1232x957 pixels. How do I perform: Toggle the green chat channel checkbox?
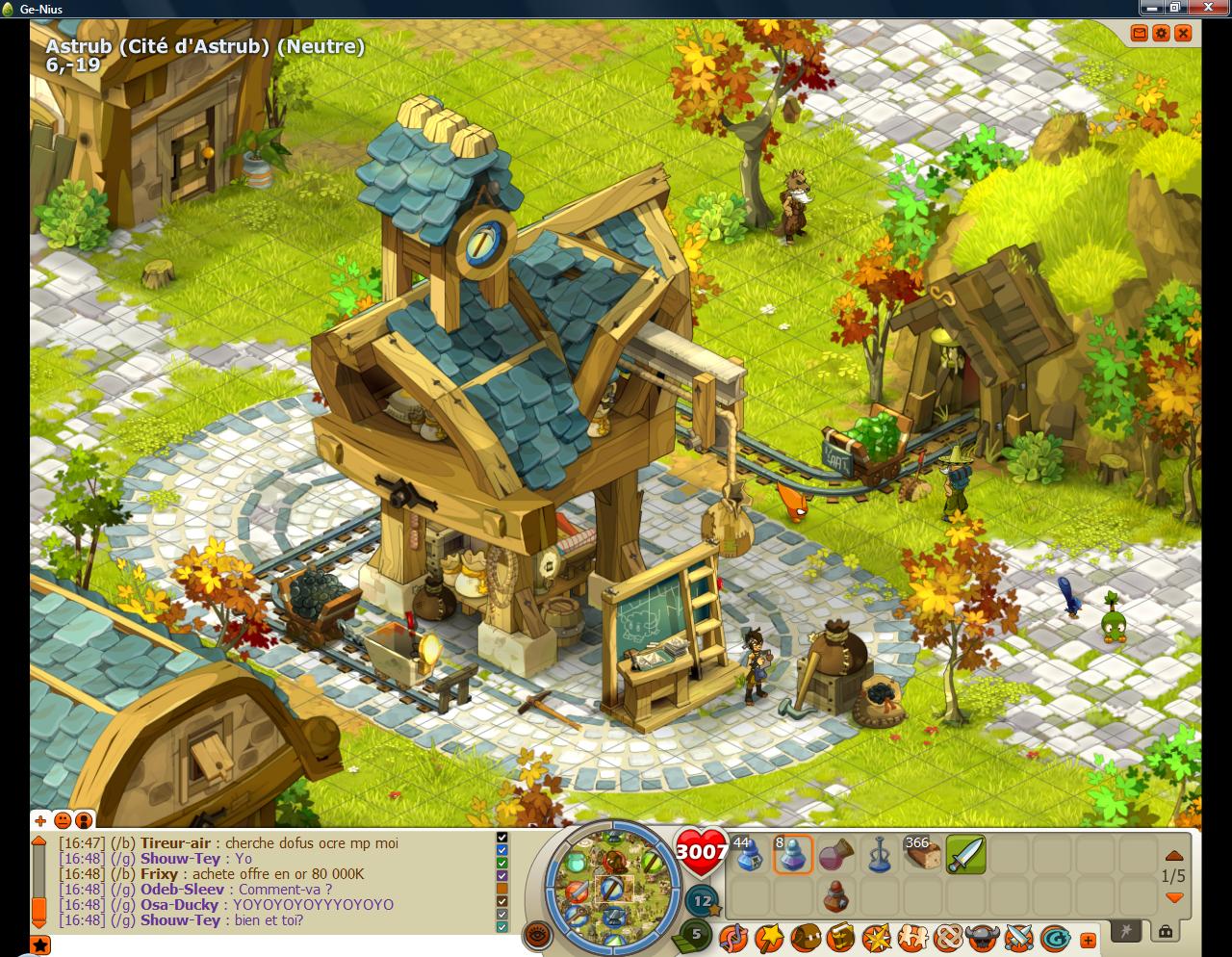(x=501, y=861)
